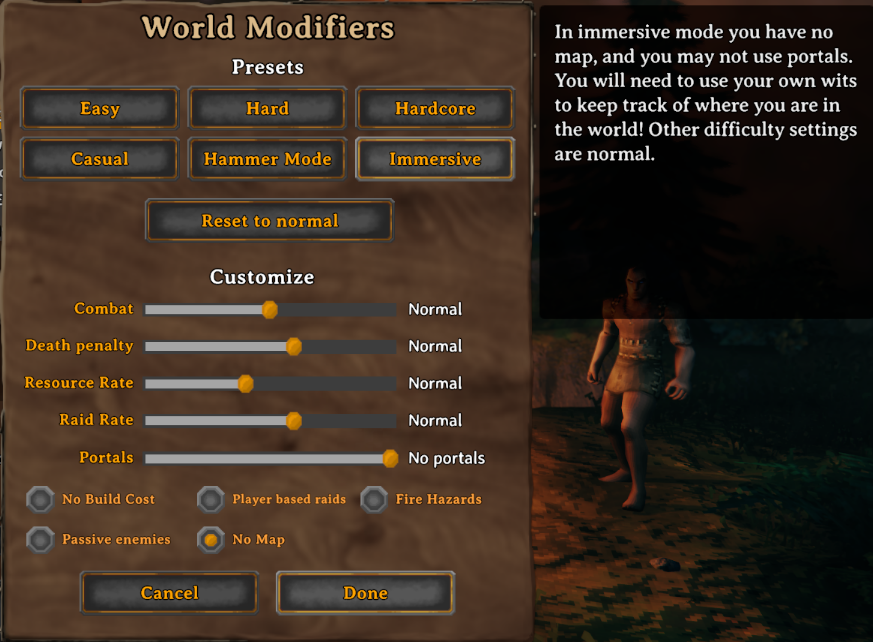
Task: Click Reset to normal
Action: [x=270, y=221]
